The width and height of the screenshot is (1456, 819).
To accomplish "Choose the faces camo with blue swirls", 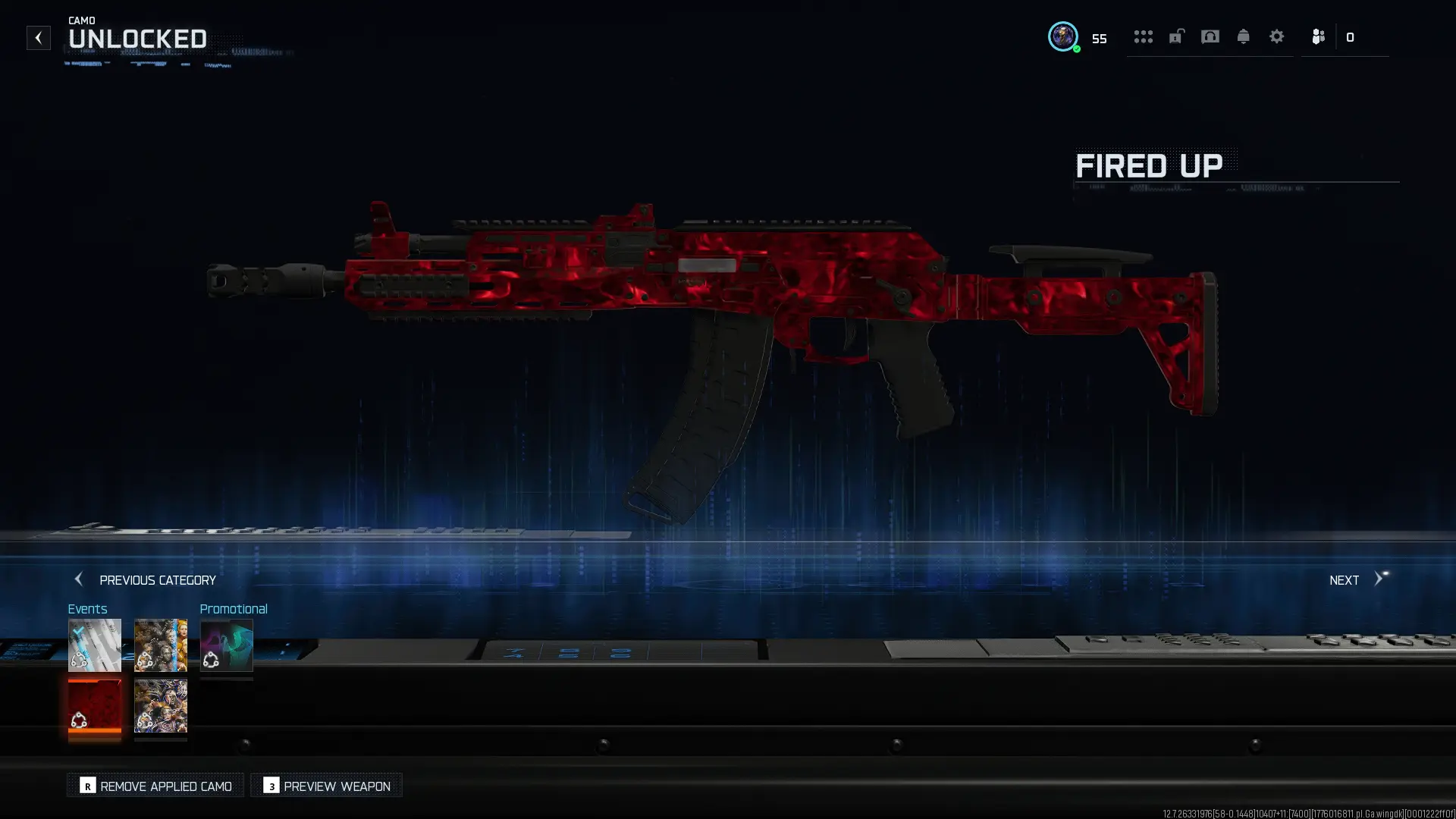I will pos(161,706).
